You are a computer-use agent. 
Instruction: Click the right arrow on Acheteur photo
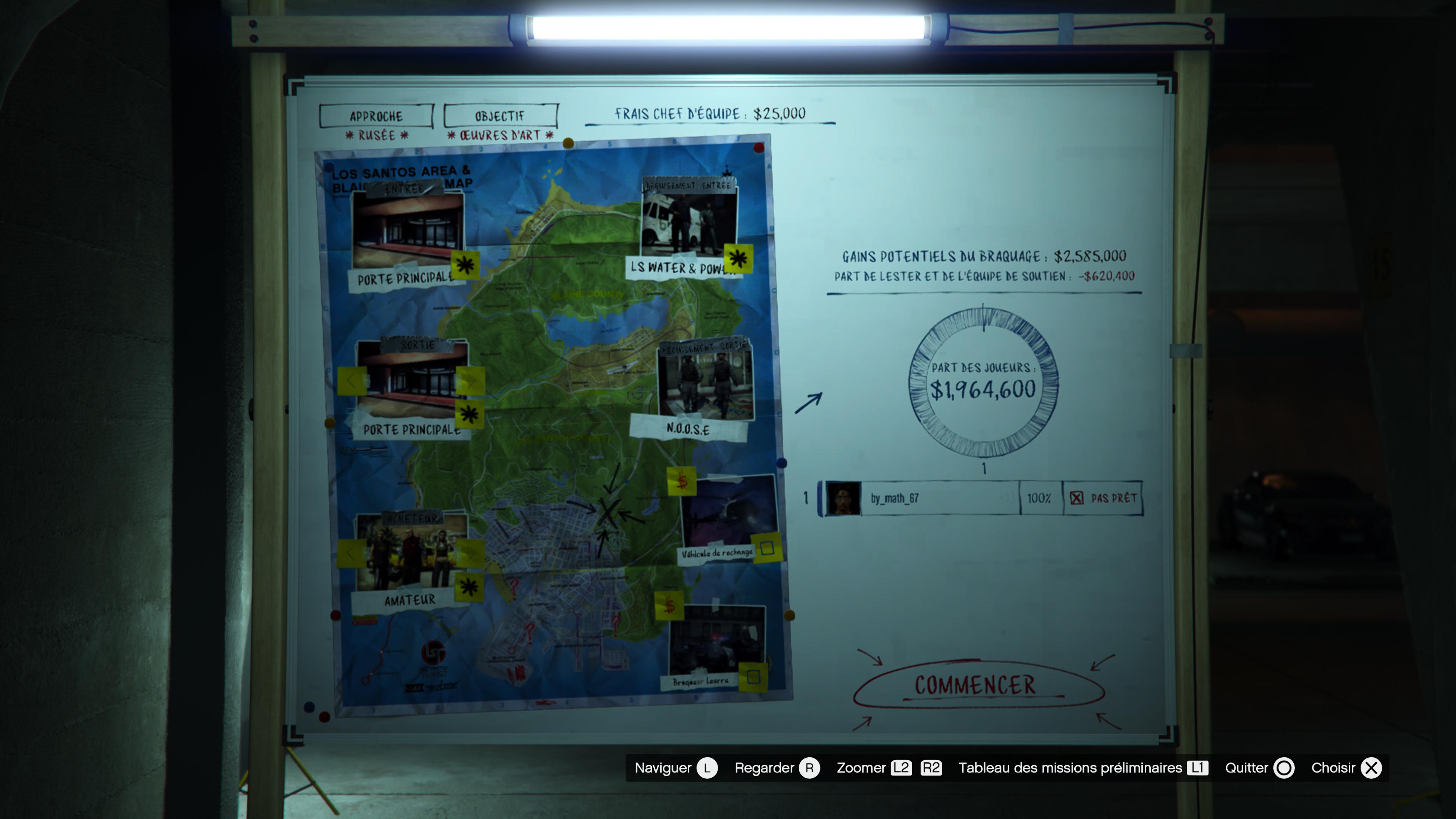tap(471, 553)
